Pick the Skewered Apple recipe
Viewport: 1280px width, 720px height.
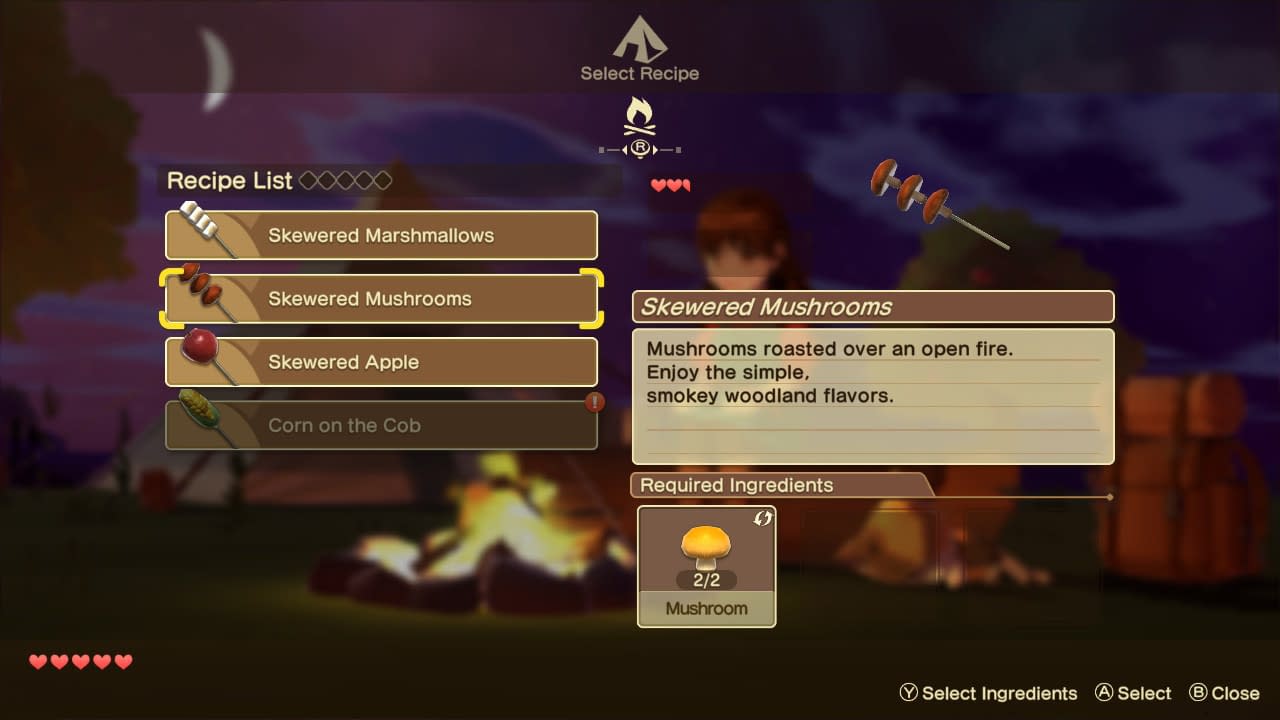[381, 362]
